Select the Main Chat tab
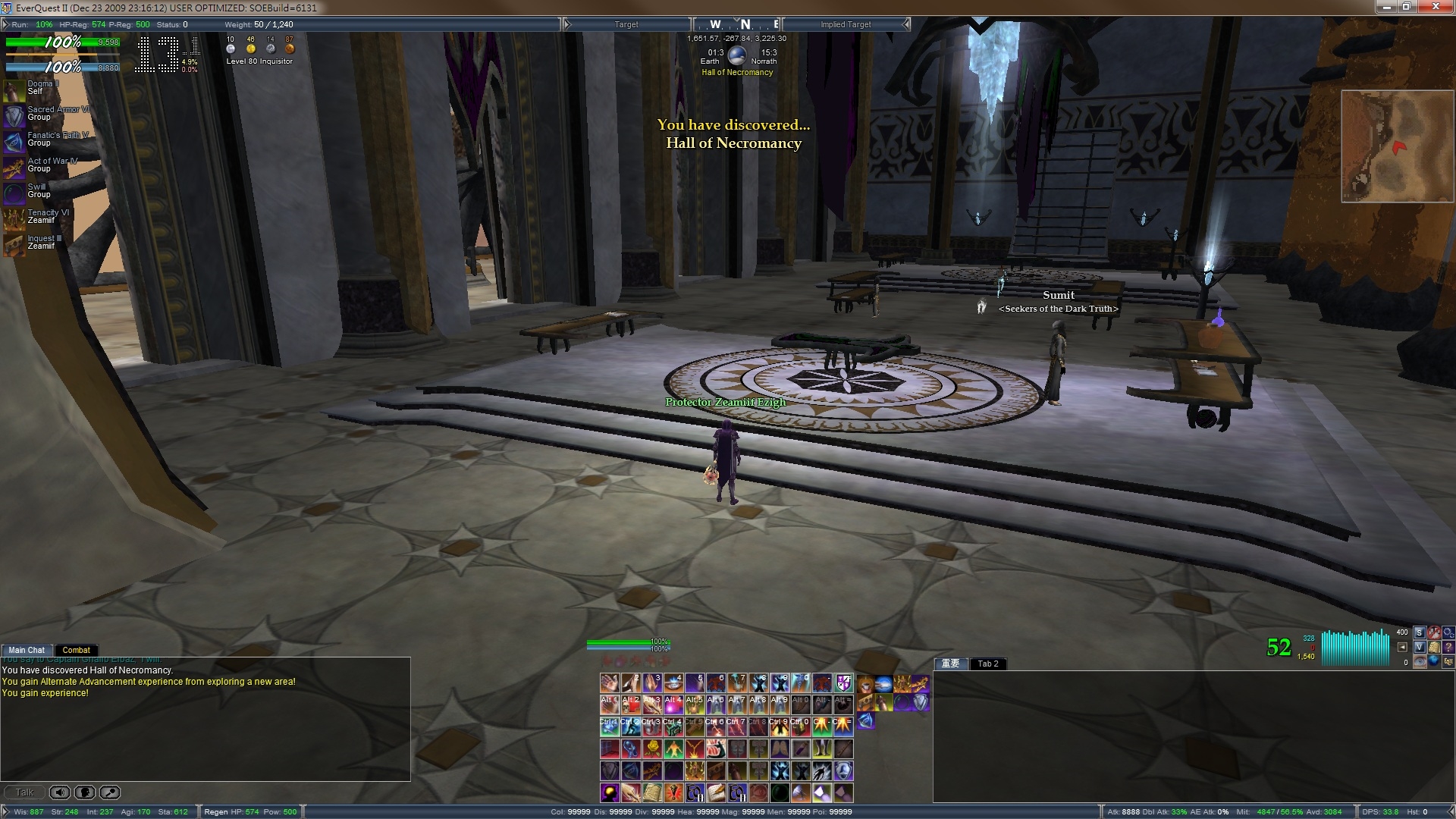The width and height of the screenshot is (1456, 819). (27, 650)
